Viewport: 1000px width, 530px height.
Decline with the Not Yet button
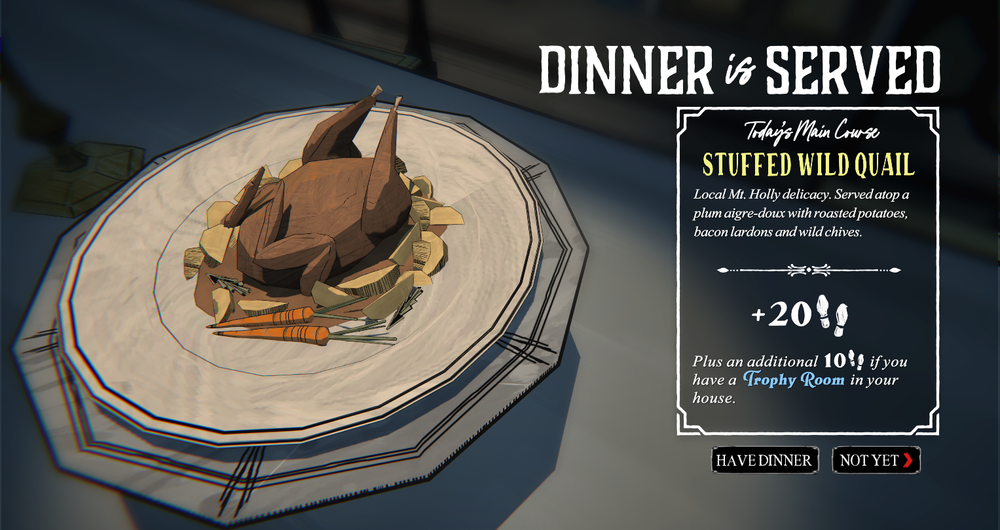pyautogui.click(x=876, y=460)
